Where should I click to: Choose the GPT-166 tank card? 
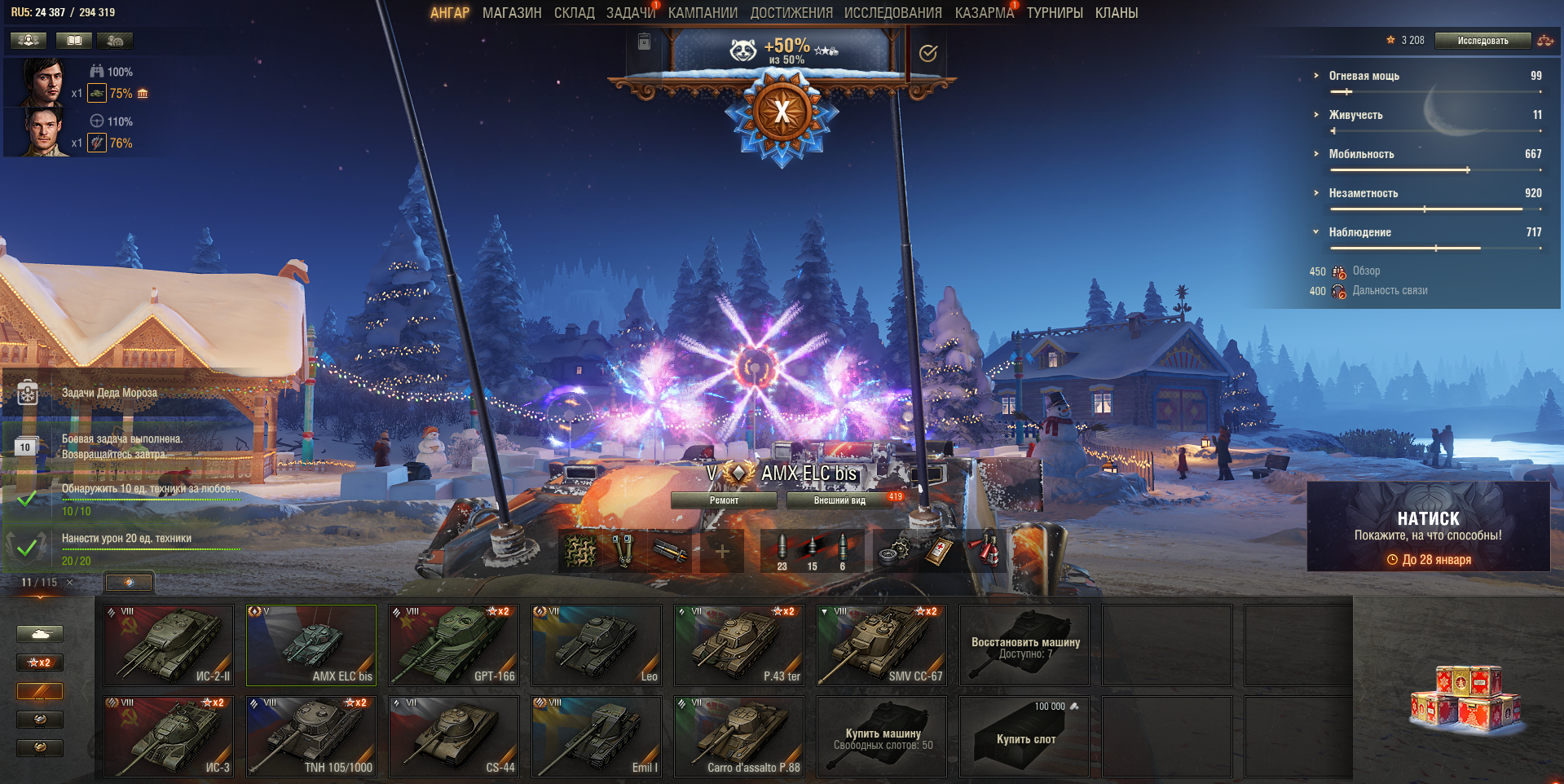coord(454,645)
